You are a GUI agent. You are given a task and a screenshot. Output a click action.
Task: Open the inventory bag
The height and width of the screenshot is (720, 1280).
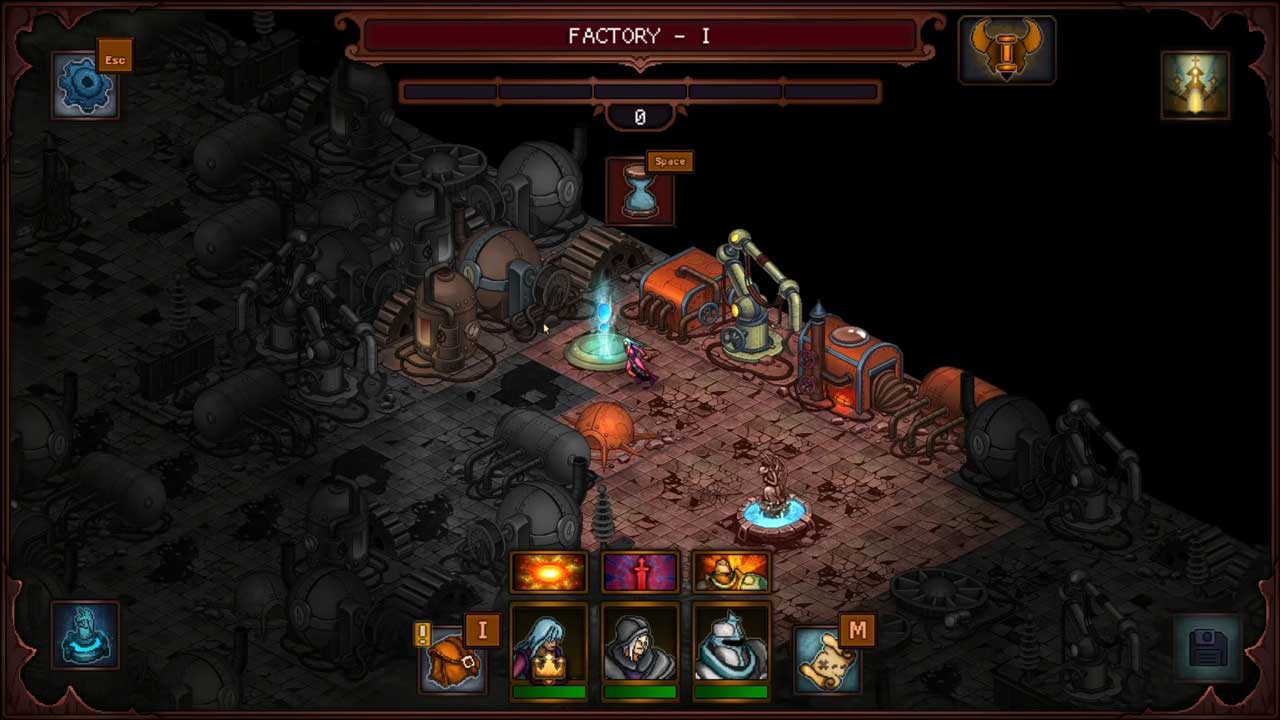pyautogui.click(x=453, y=660)
